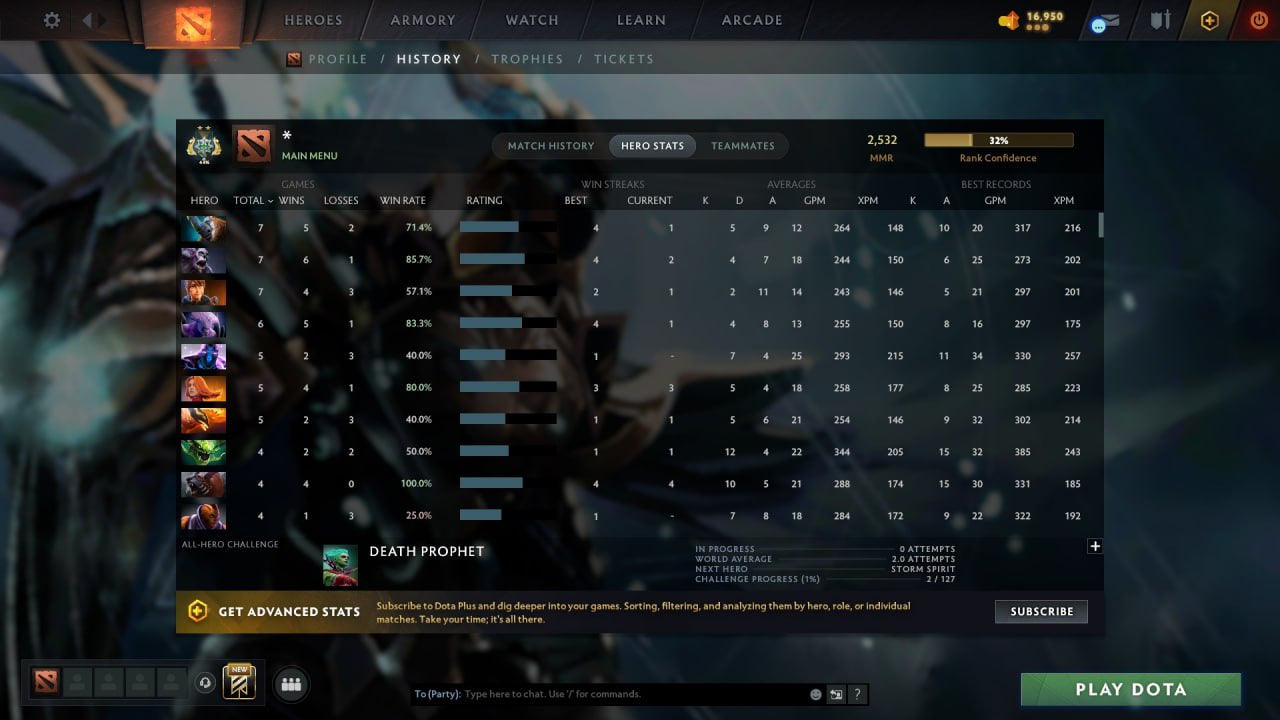Click the groups icon near the party slots
This screenshot has height=720, width=1280.
pyautogui.click(x=290, y=684)
